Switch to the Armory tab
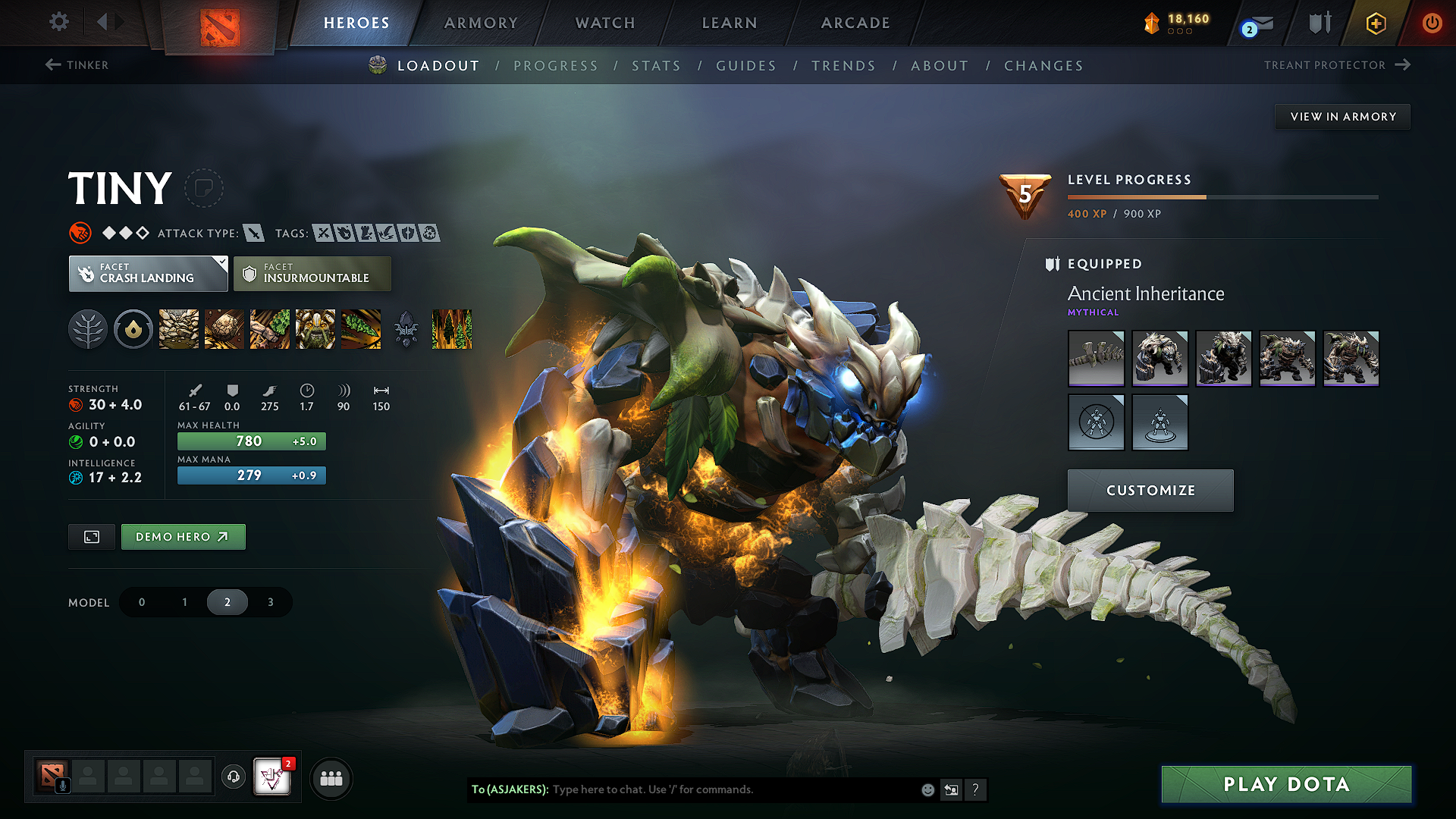1456x819 pixels. click(481, 23)
